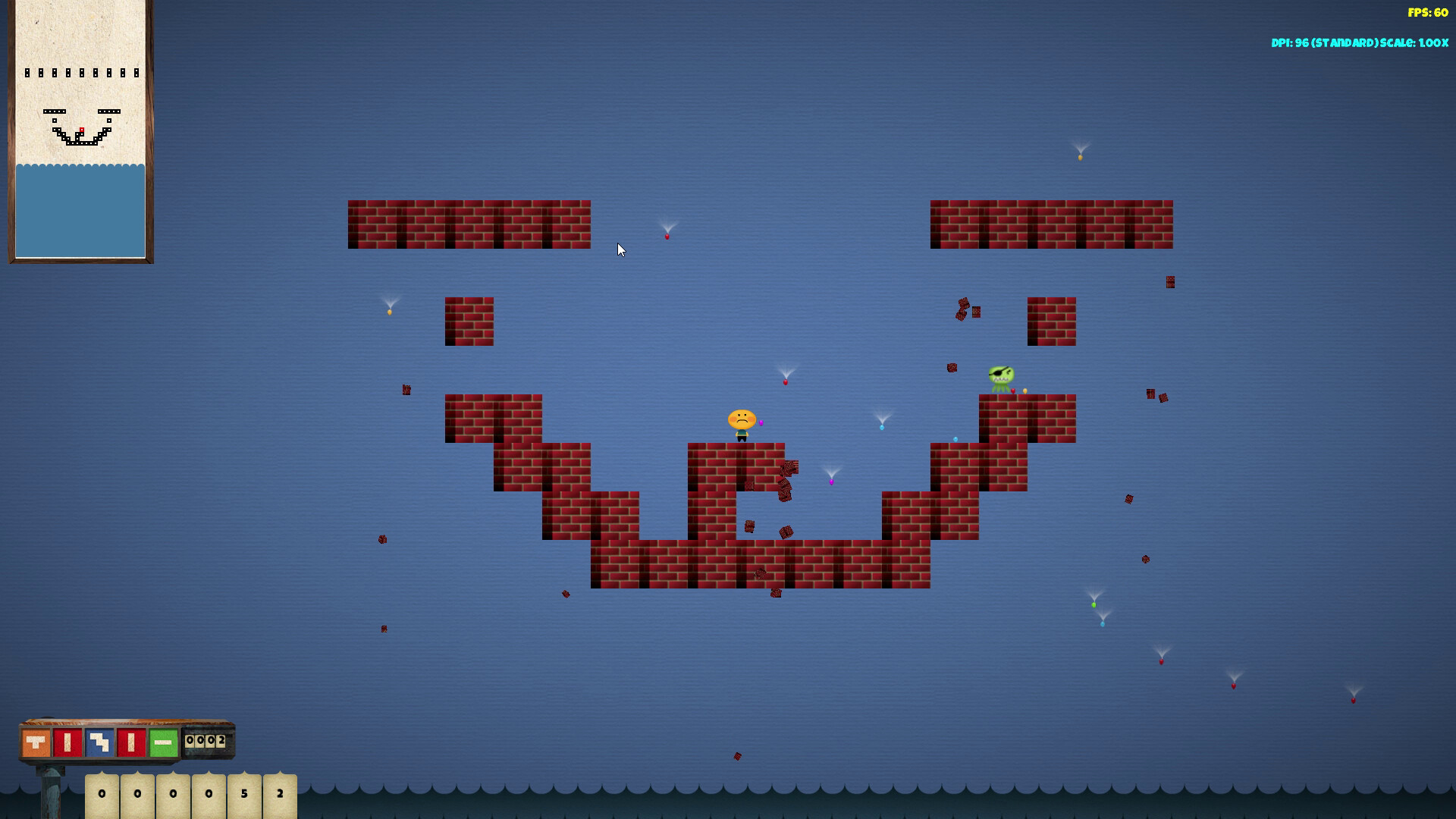1456x819 pixels.
Task: Select the blue S-tetromino tile
Action: (x=99, y=742)
